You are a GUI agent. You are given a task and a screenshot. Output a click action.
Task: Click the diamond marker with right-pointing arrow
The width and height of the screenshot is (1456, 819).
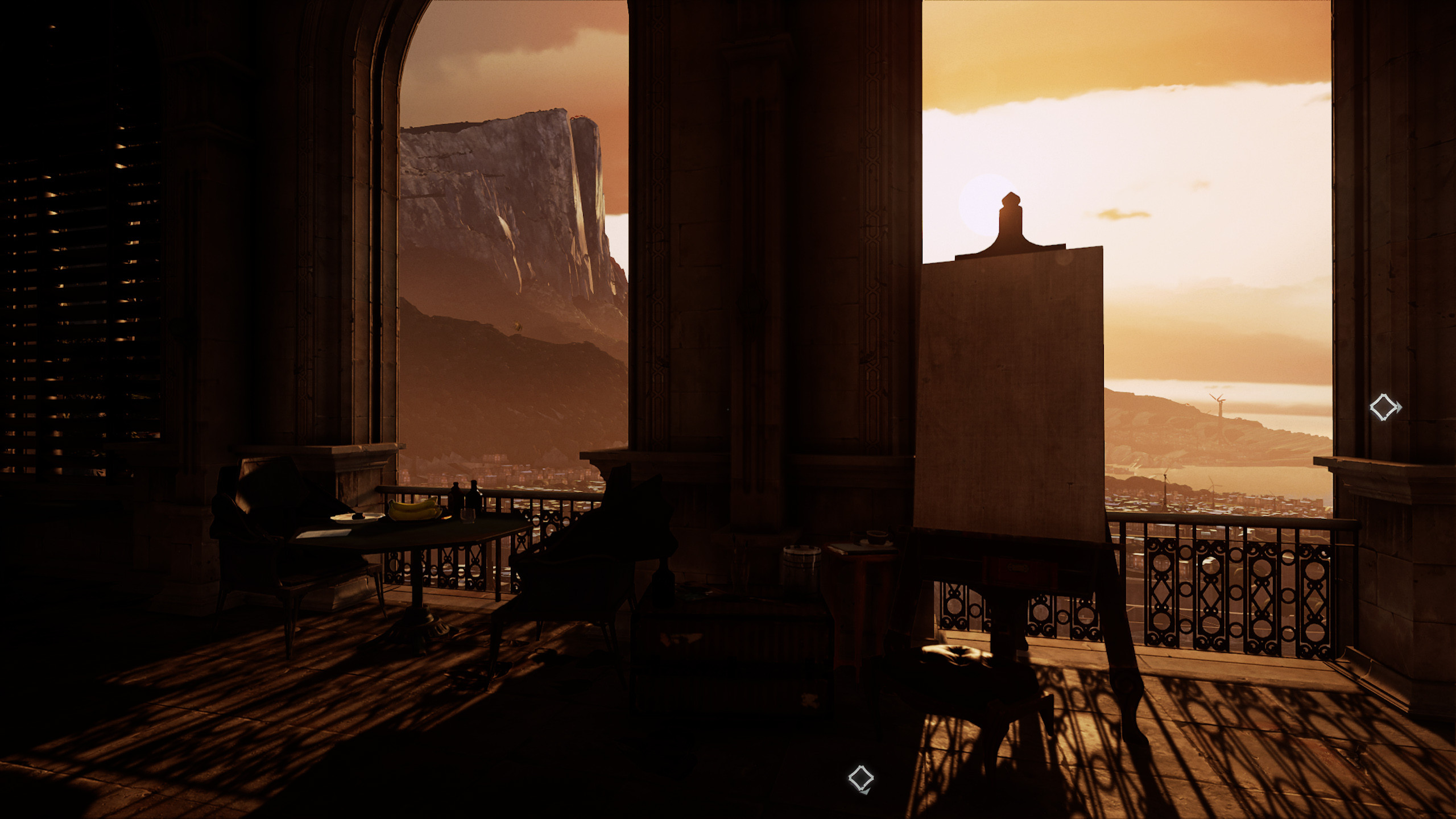tap(1384, 407)
